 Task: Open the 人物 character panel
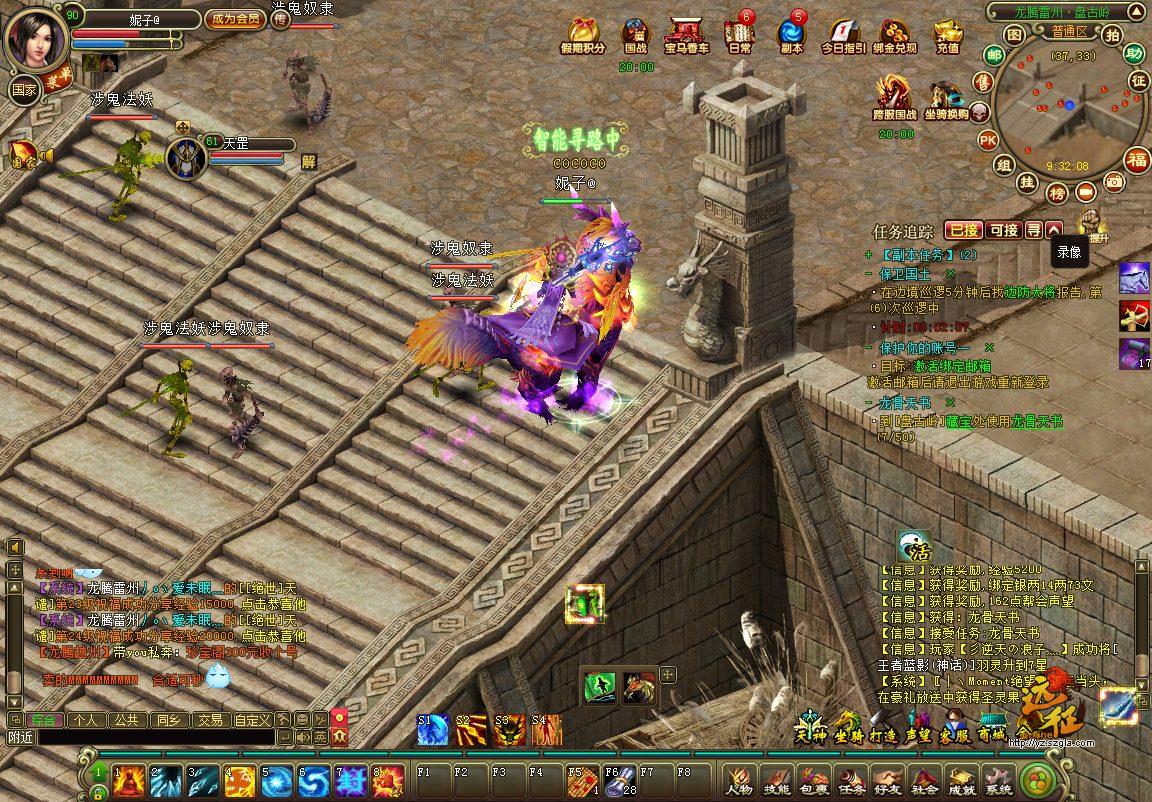point(739,781)
